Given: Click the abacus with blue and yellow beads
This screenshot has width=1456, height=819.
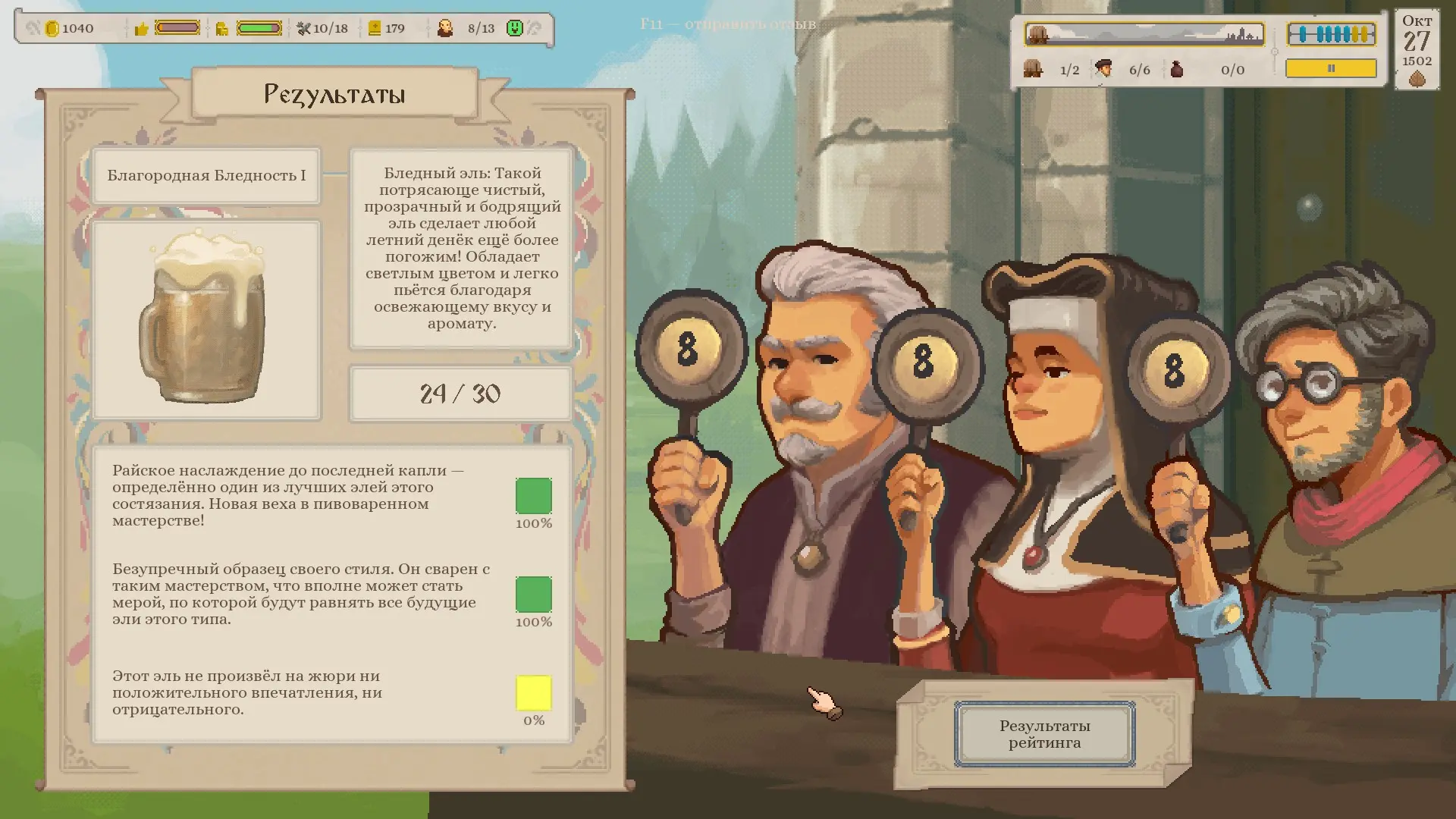Looking at the screenshot, I should pyautogui.click(x=1331, y=34).
